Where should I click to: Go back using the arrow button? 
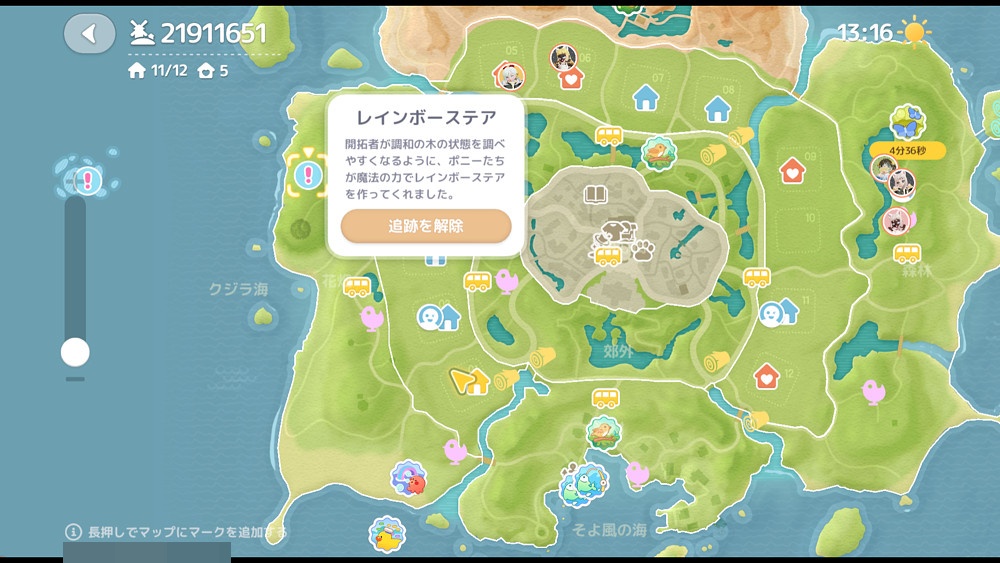(x=89, y=34)
